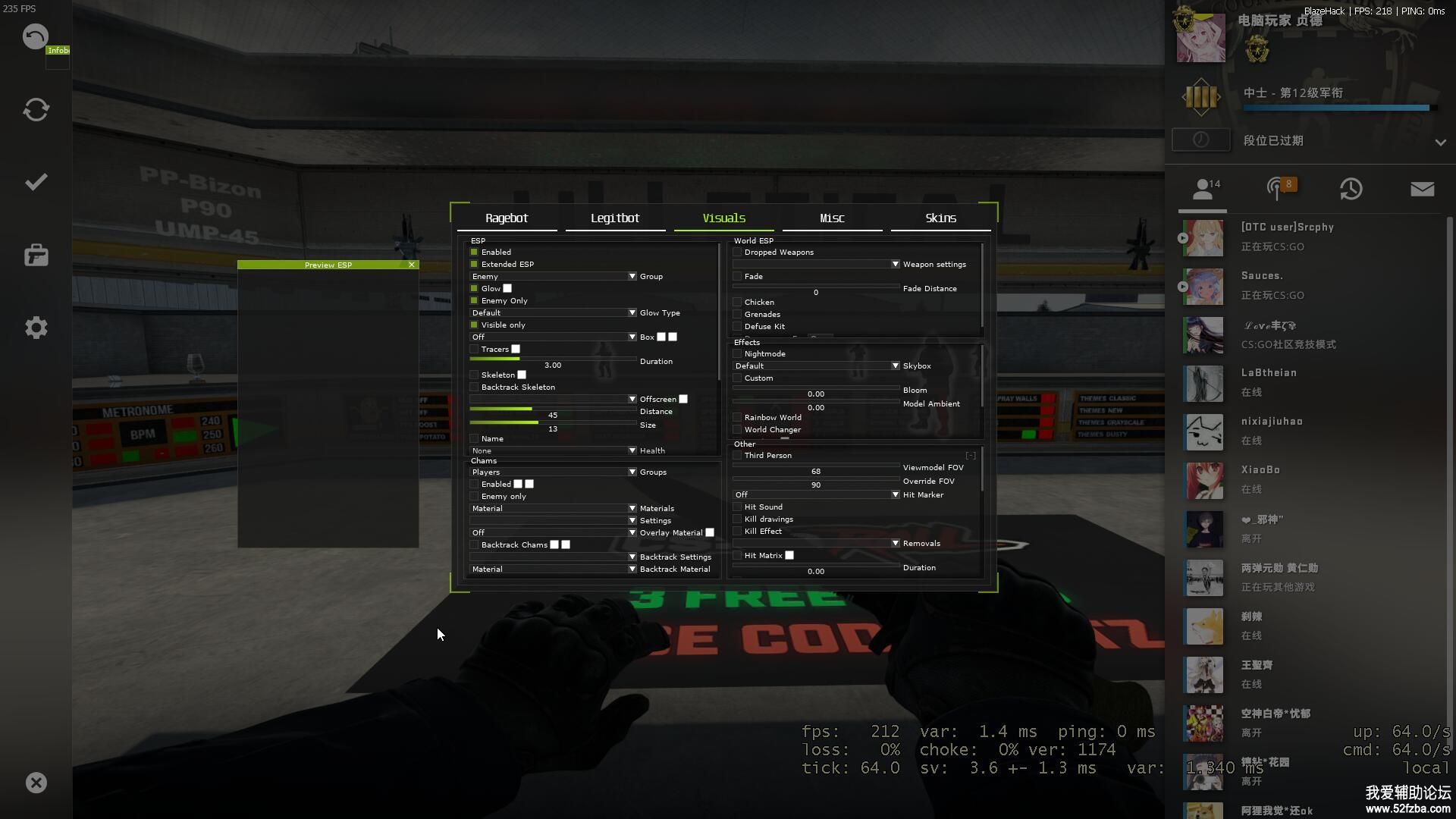
Task: Toggle the Extended ESP checkbox
Action: 475,265
